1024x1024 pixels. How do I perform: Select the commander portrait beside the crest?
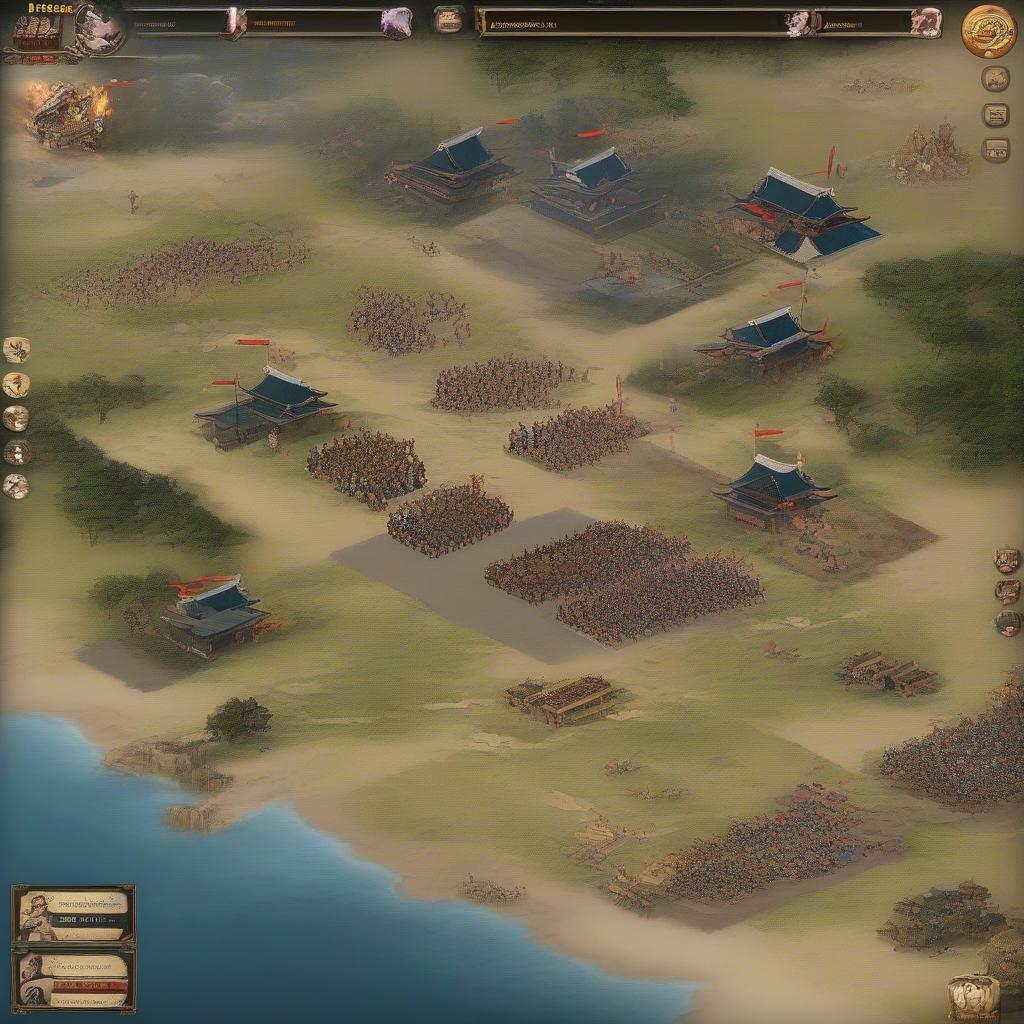click(98, 28)
